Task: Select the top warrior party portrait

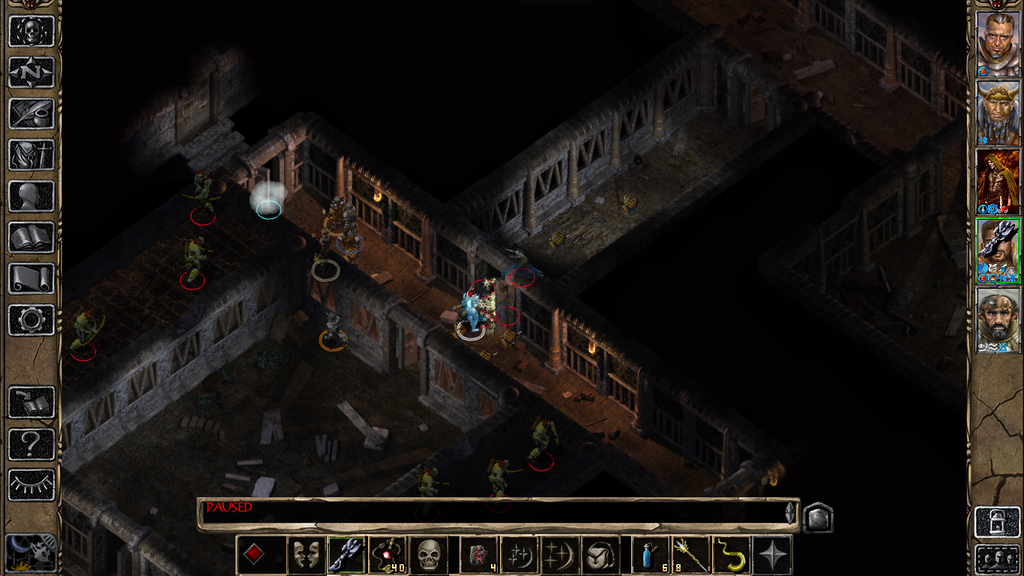Action: pyautogui.click(x=998, y=44)
